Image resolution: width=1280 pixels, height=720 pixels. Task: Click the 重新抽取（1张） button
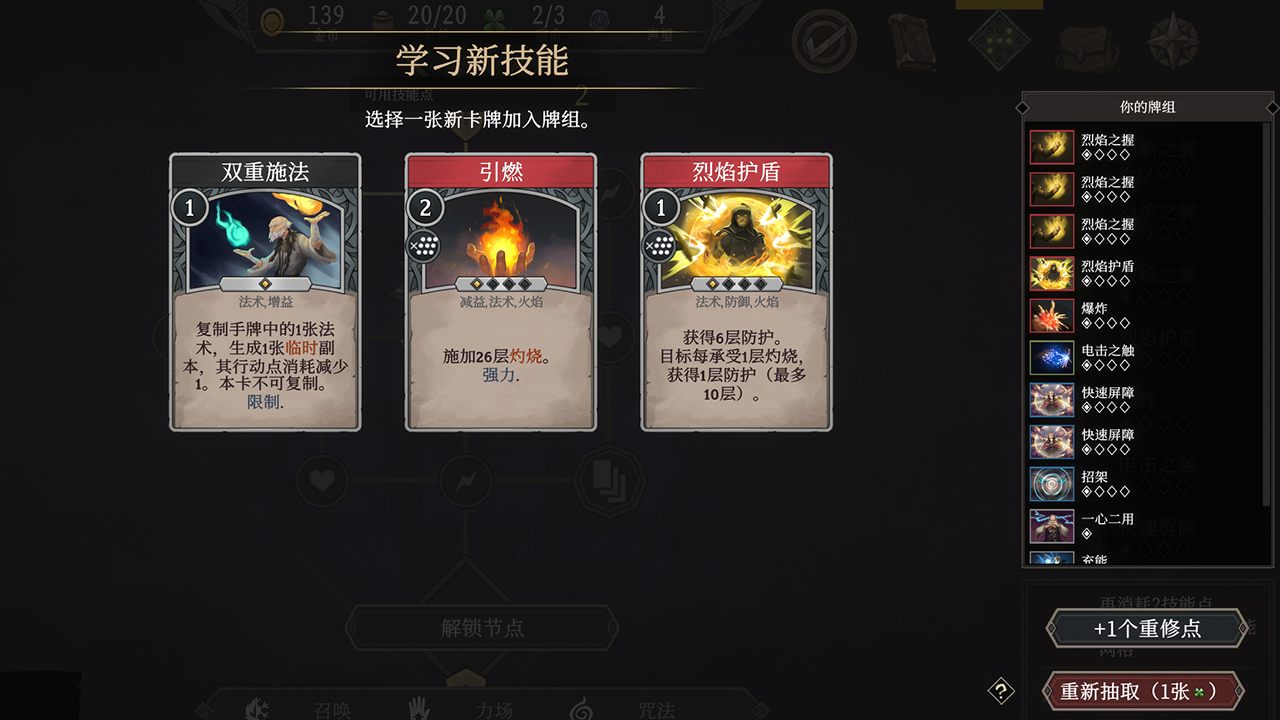(x=1144, y=690)
